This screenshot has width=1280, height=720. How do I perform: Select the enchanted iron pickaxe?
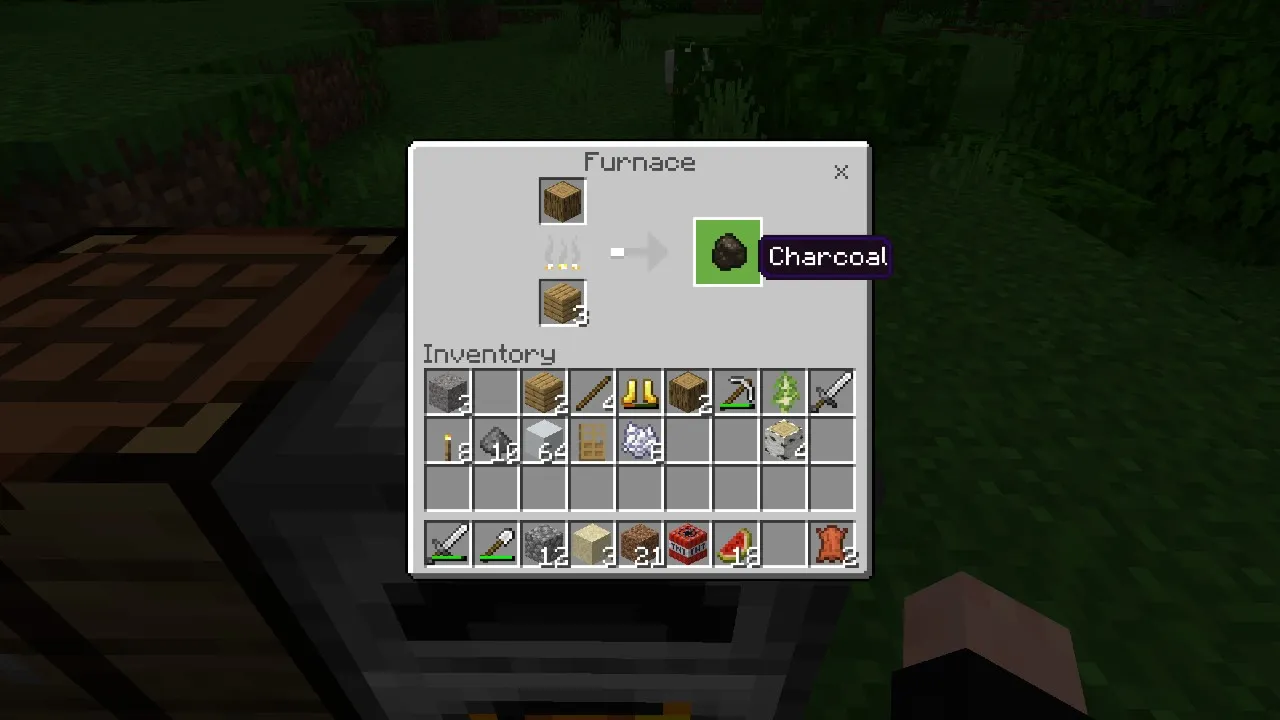[735, 392]
